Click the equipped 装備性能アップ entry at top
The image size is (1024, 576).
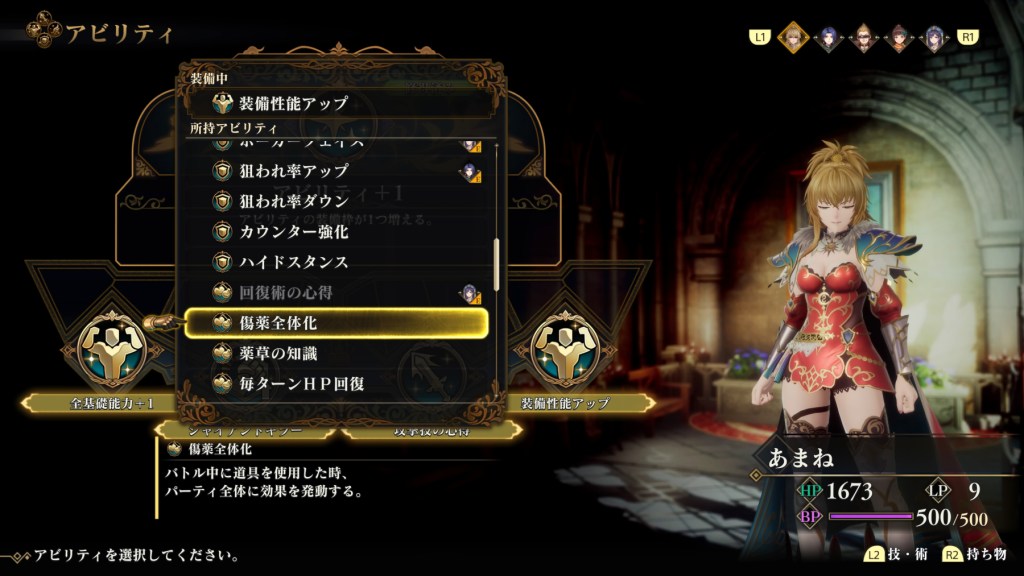pos(340,103)
